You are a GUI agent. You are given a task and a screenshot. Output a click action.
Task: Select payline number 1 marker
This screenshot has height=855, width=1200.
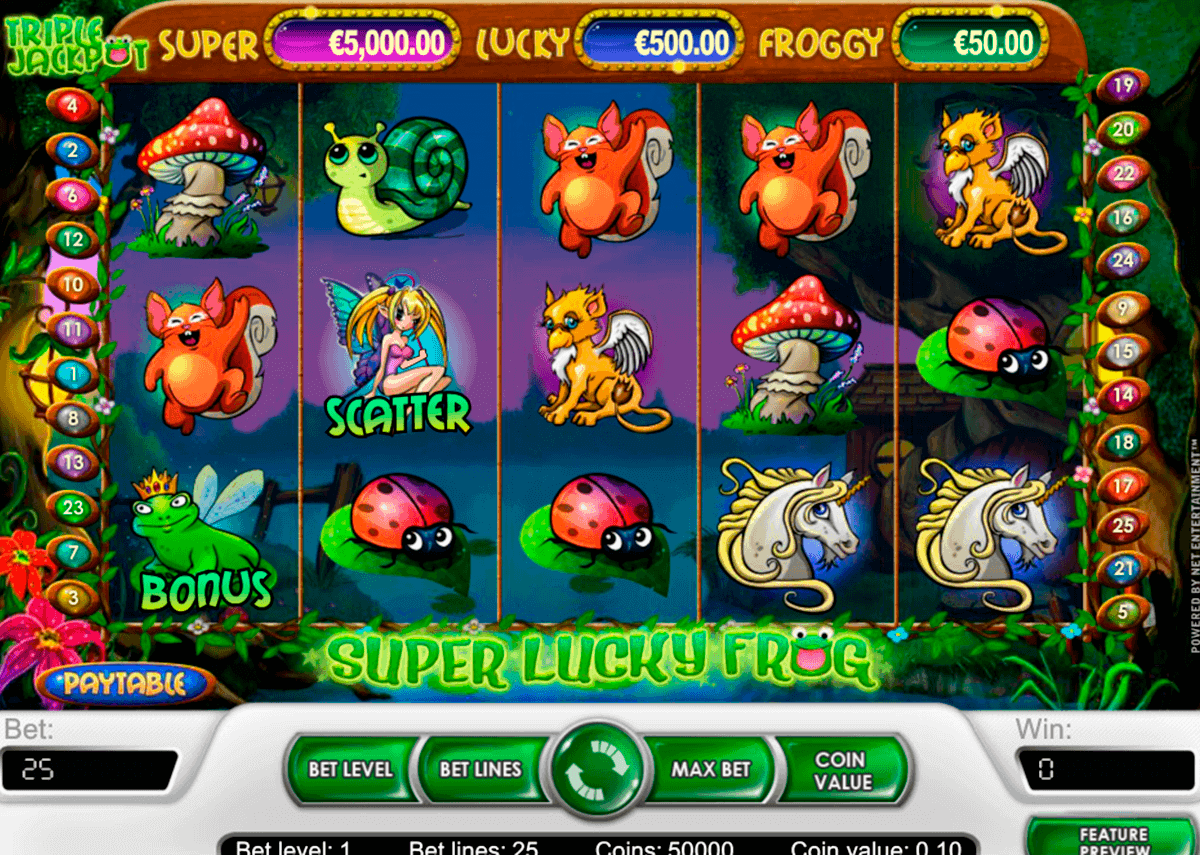72,375
